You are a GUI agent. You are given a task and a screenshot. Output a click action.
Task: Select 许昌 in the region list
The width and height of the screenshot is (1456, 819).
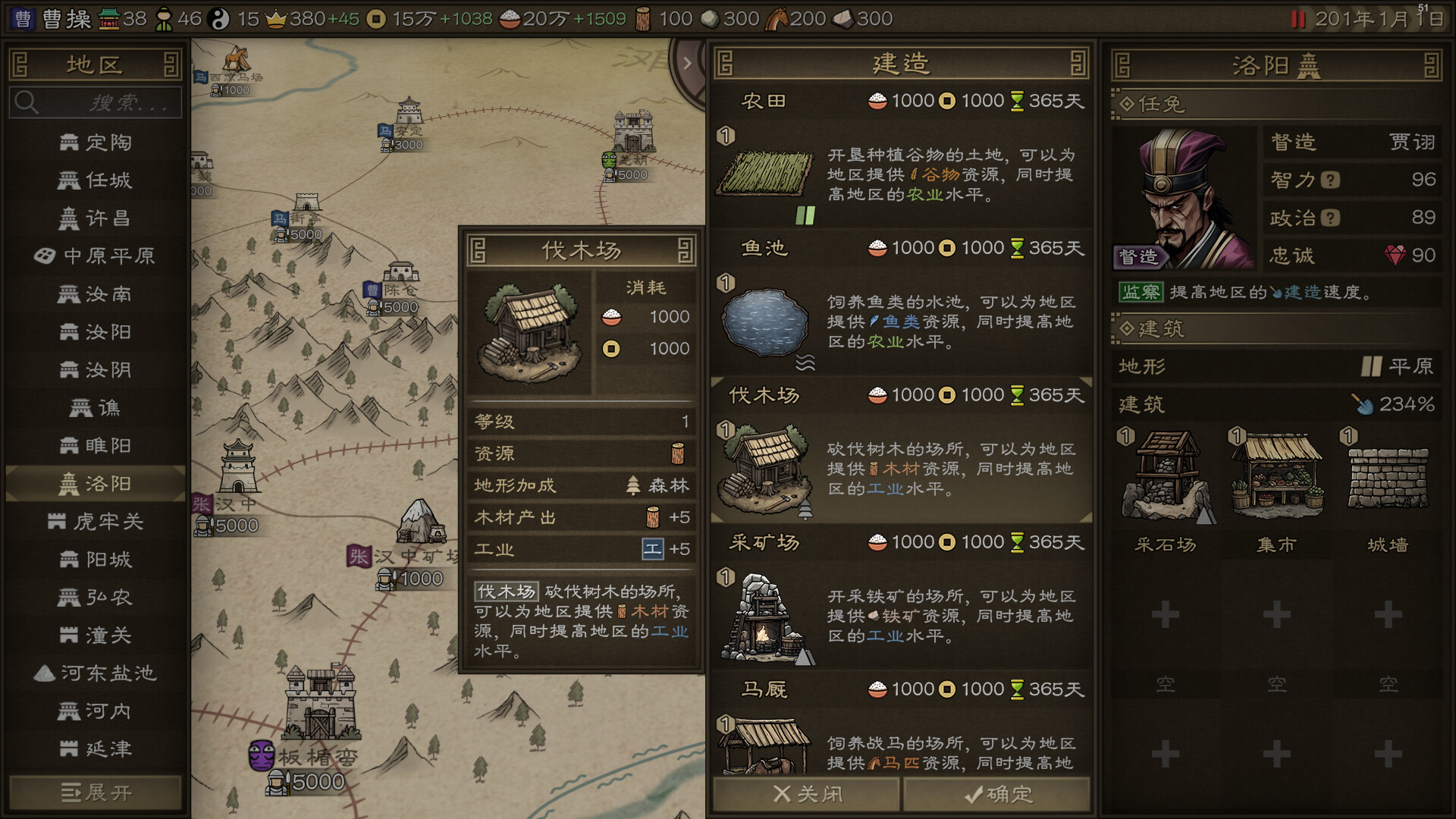pyautogui.click(x=96, y=218)
